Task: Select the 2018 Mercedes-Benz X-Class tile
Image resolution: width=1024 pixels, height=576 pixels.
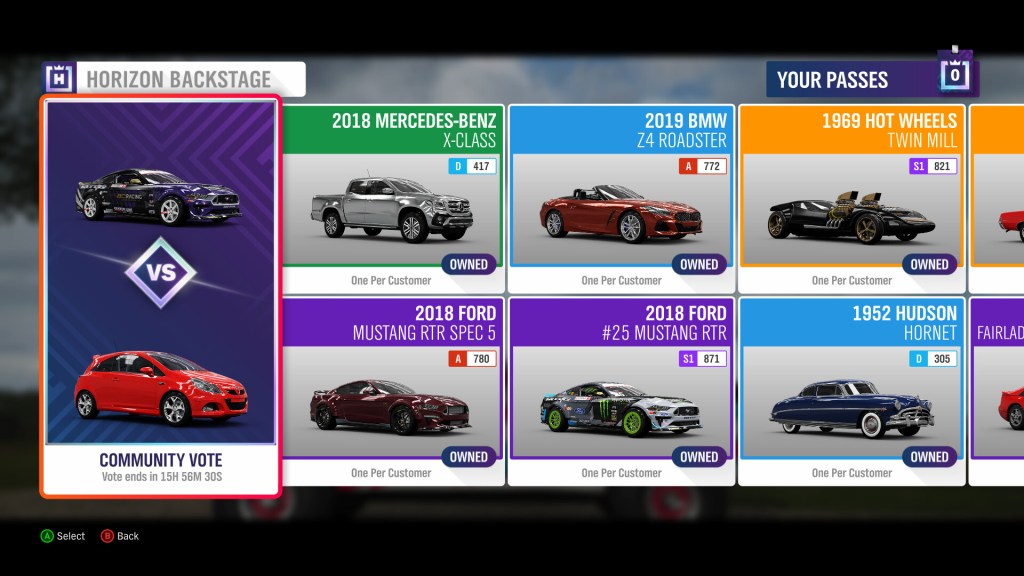Action: tap(392, 200)
